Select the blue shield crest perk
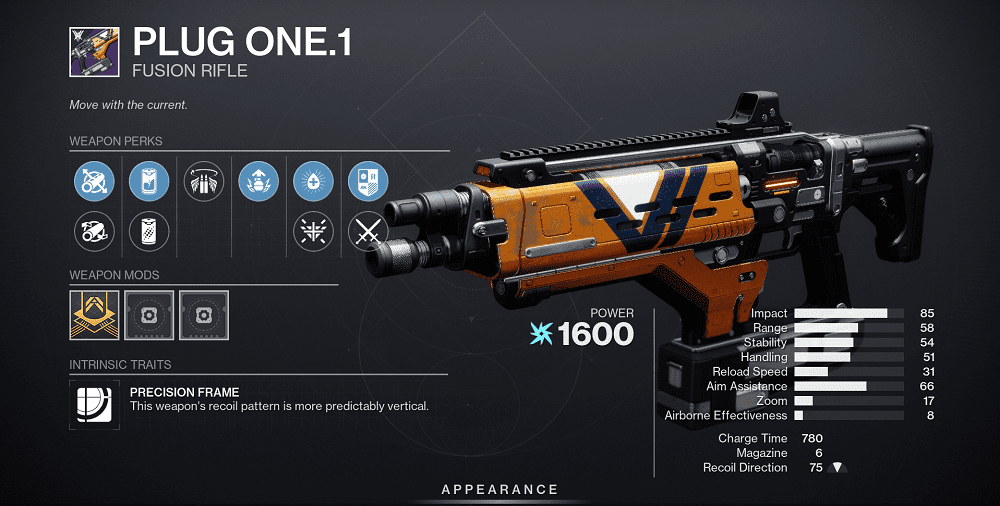This screenshot has width=1000, height=506. point(367,181)
